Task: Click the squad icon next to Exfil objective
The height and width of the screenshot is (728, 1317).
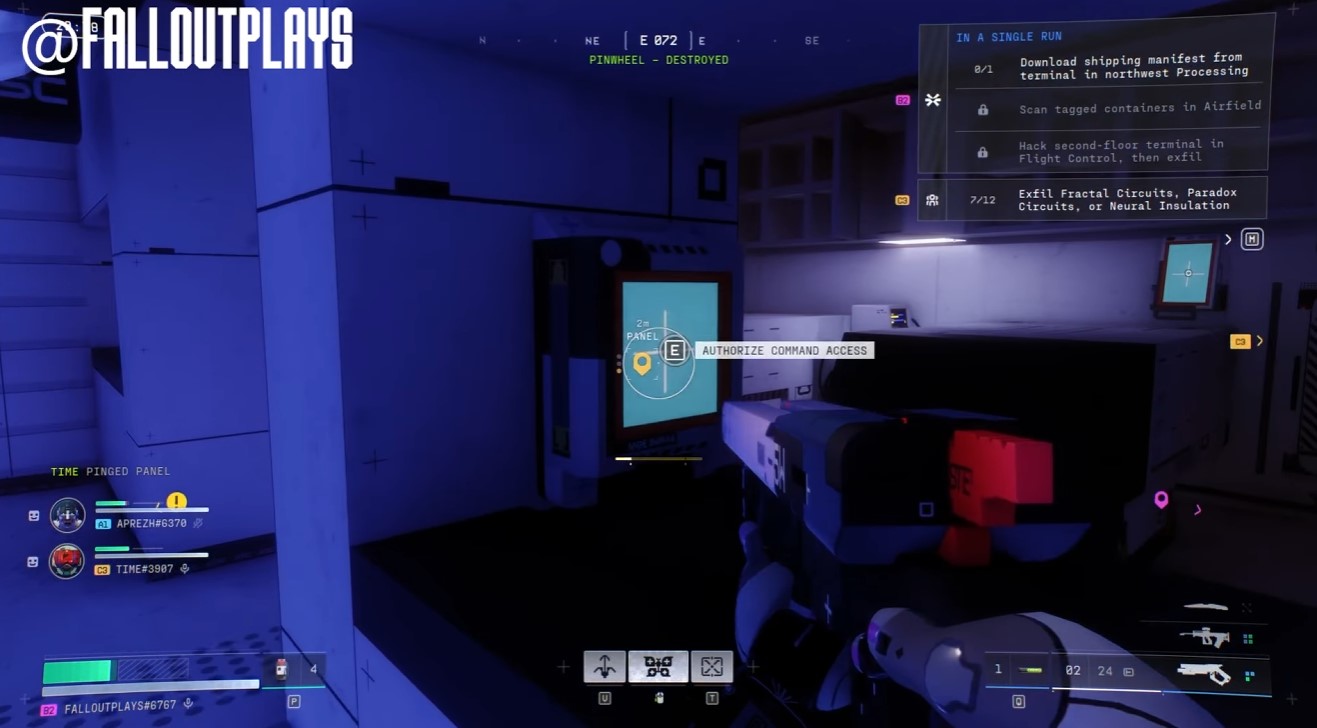Action: pos(932,199)
